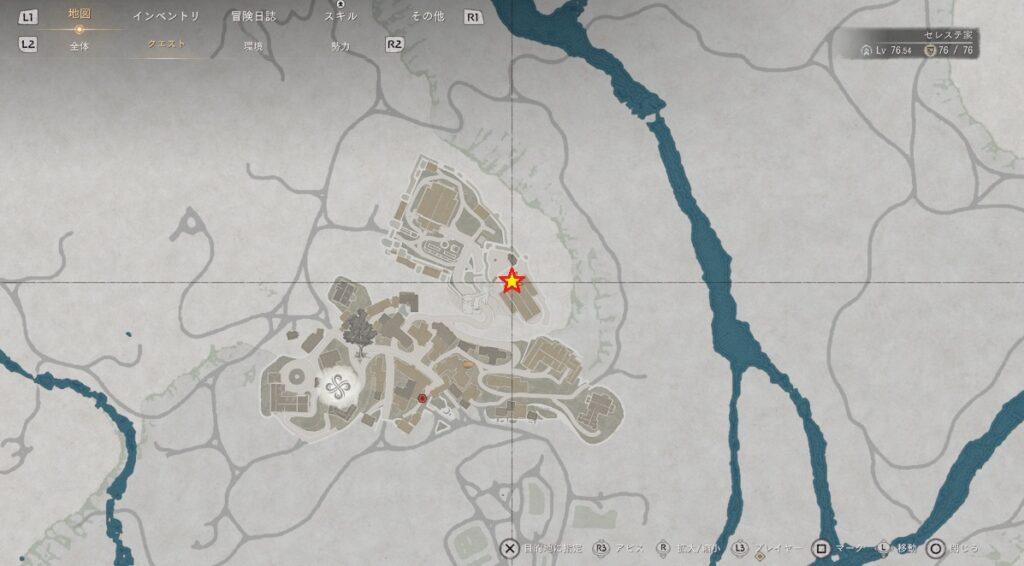The image size is (1024, 566).
Task: Select the 全体 (All) map filter
Action: click(79, 45)
